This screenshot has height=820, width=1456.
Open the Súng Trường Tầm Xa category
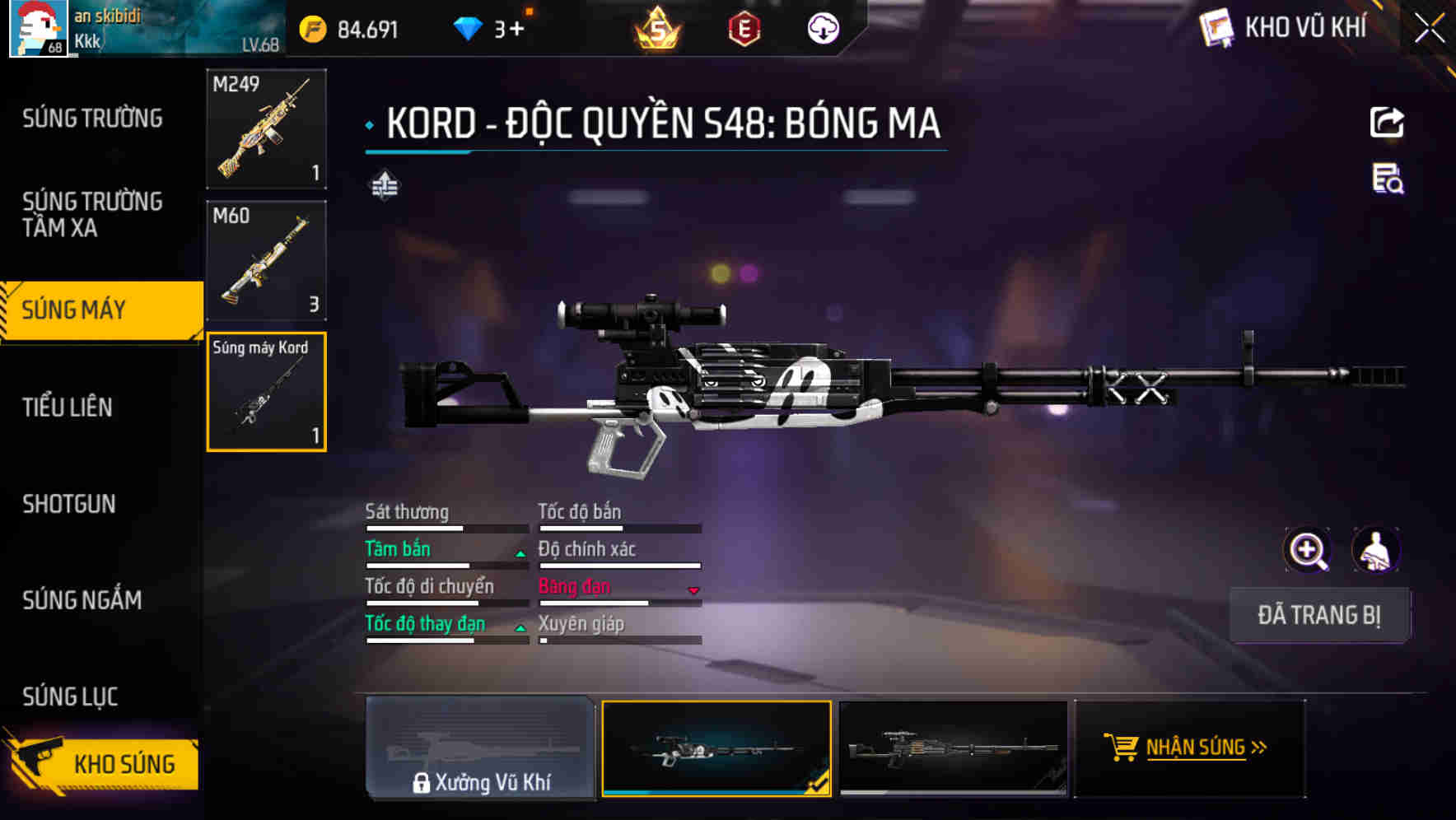click(x=92, y=214)
